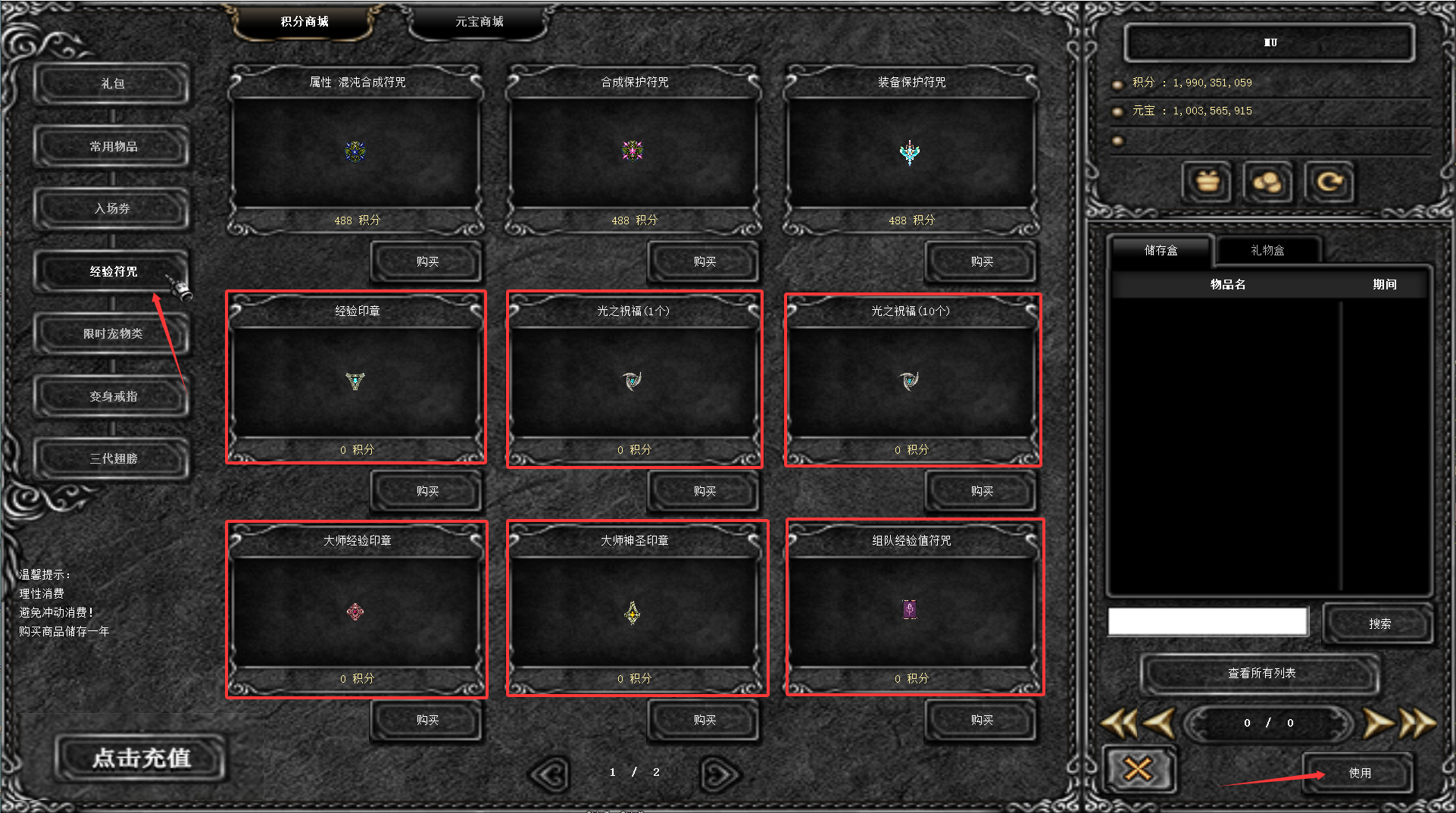Screen dimensions: 1456x813
Task: Choose the 组队经验值符咒 item card
Action: (x=912, y=609)
